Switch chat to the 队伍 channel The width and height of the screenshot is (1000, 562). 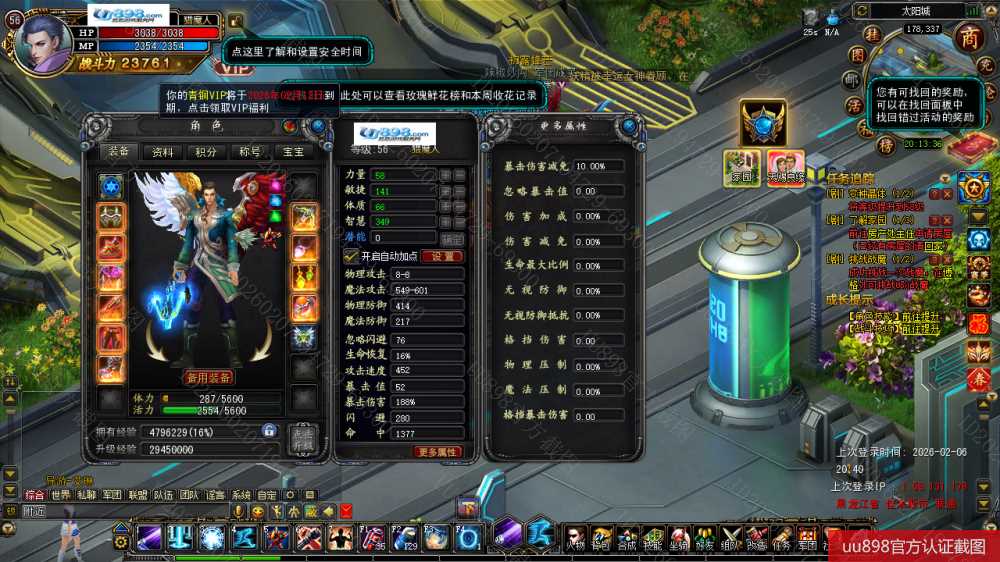coord(164,495)
